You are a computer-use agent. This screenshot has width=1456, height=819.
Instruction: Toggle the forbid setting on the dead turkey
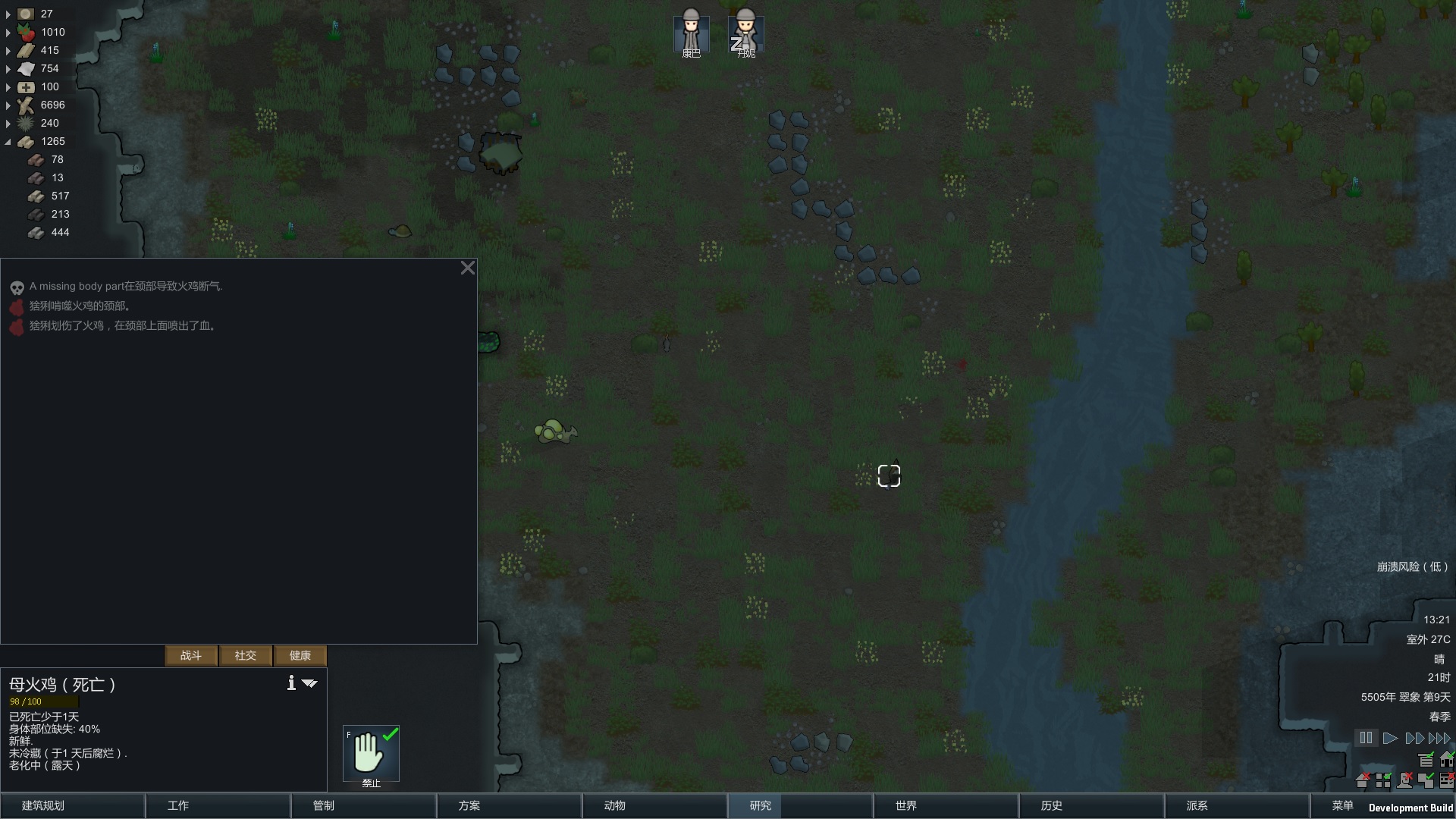pyautogui.click(x=371, y=754)
